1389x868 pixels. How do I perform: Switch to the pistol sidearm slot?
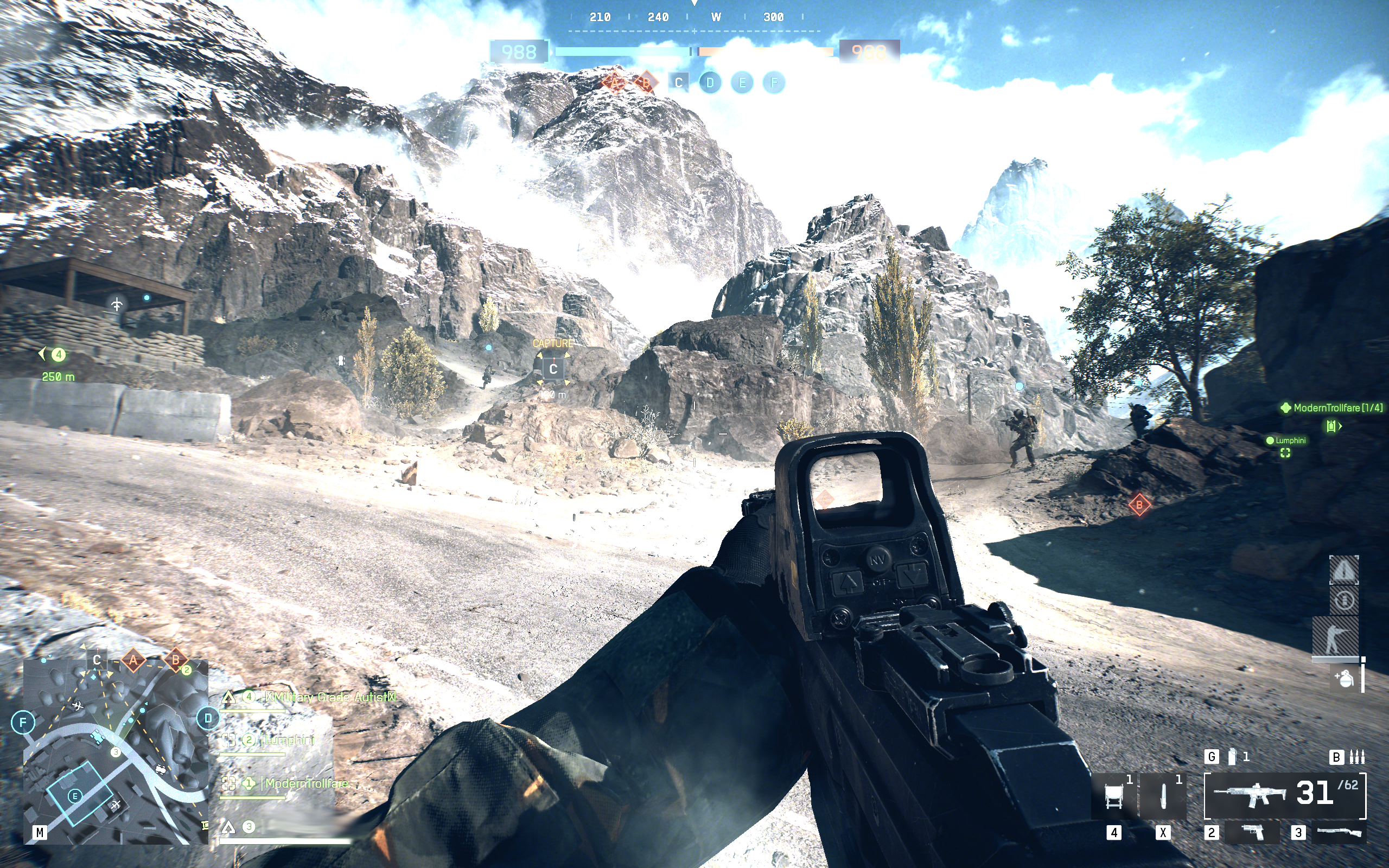click(x=1253, y=832)
